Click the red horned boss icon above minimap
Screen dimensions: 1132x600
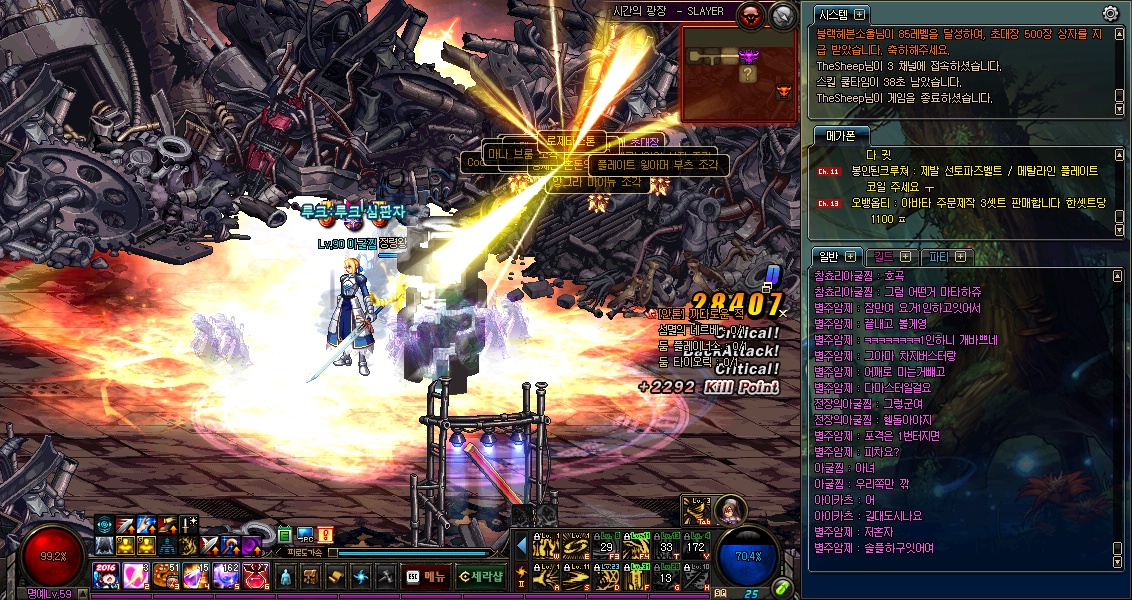[750, 15]
